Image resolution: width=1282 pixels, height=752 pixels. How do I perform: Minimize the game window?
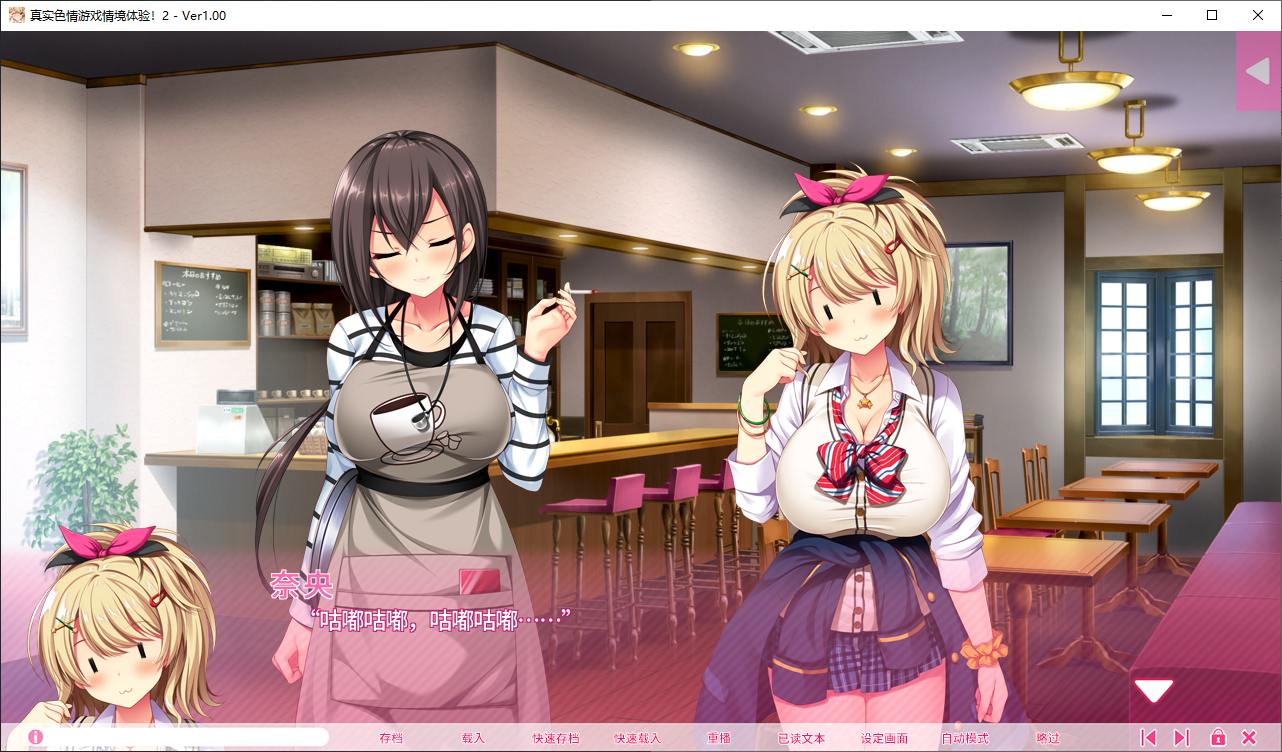[x=1167, y=15]
